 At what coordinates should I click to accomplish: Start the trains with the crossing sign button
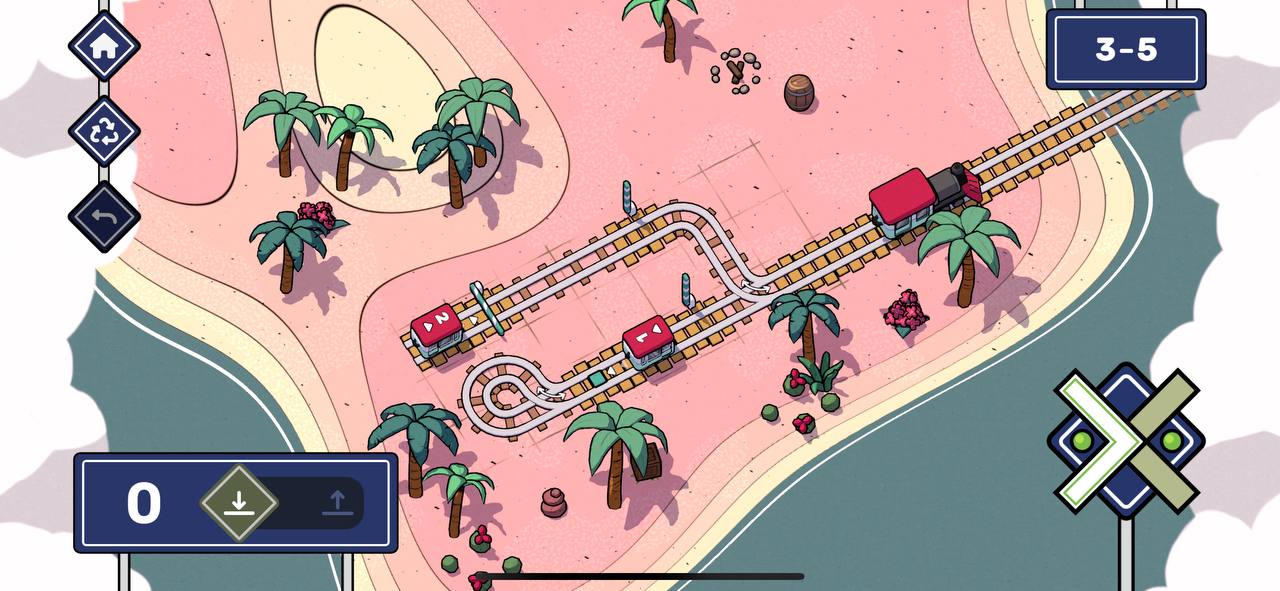point(1126,440)
